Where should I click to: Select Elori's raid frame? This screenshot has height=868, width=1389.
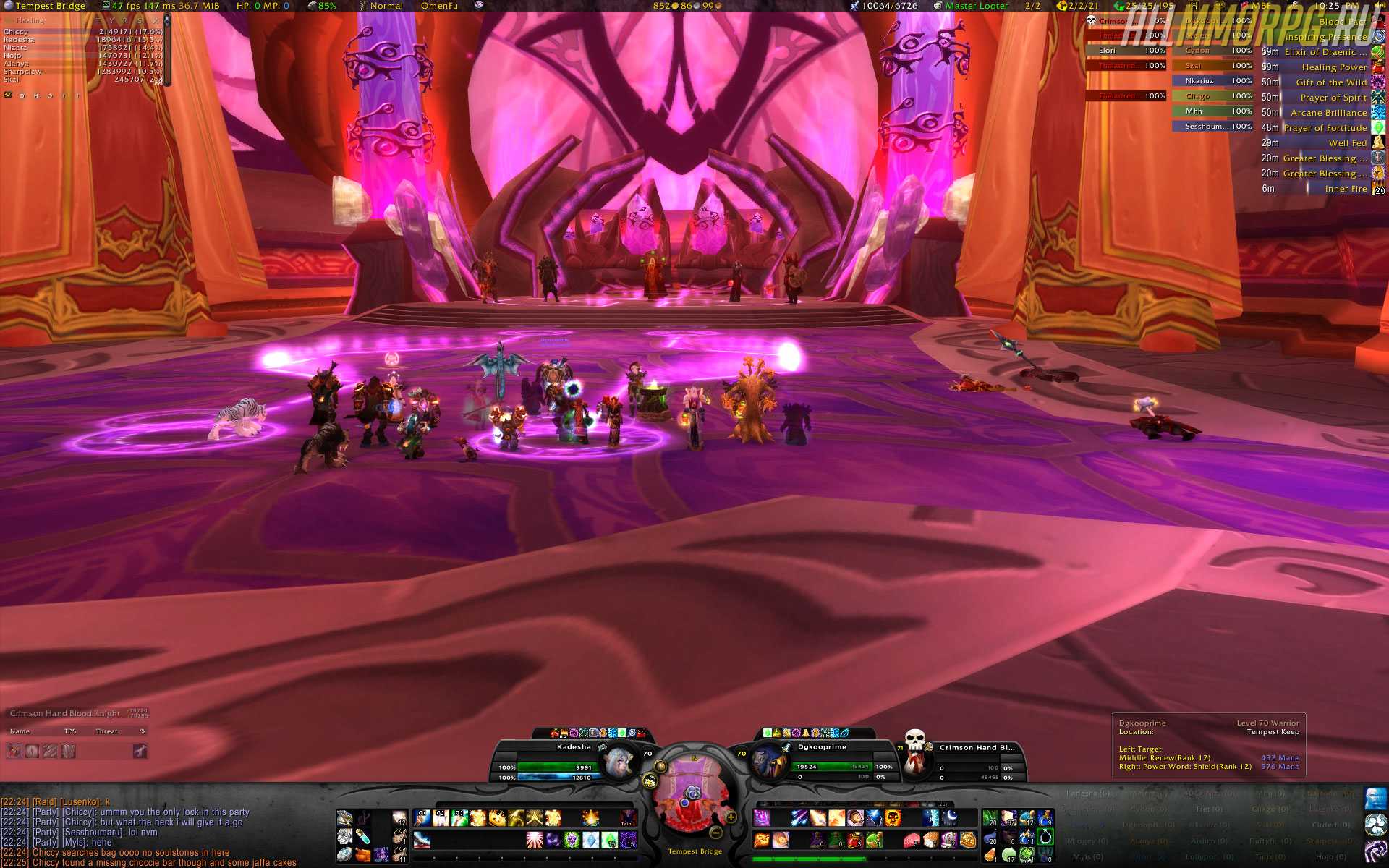tap(1126, 51)
